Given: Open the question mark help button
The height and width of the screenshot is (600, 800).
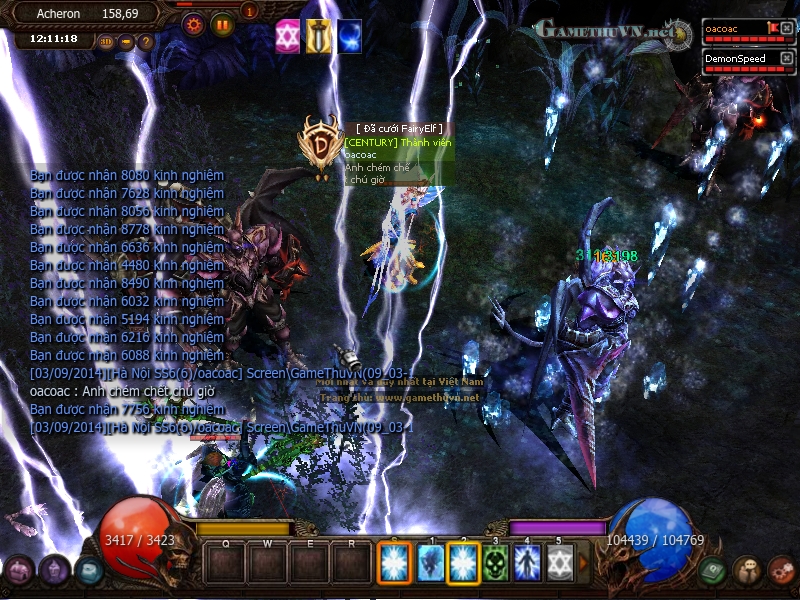Looking at the screenshot, I should tap(146, 42).
